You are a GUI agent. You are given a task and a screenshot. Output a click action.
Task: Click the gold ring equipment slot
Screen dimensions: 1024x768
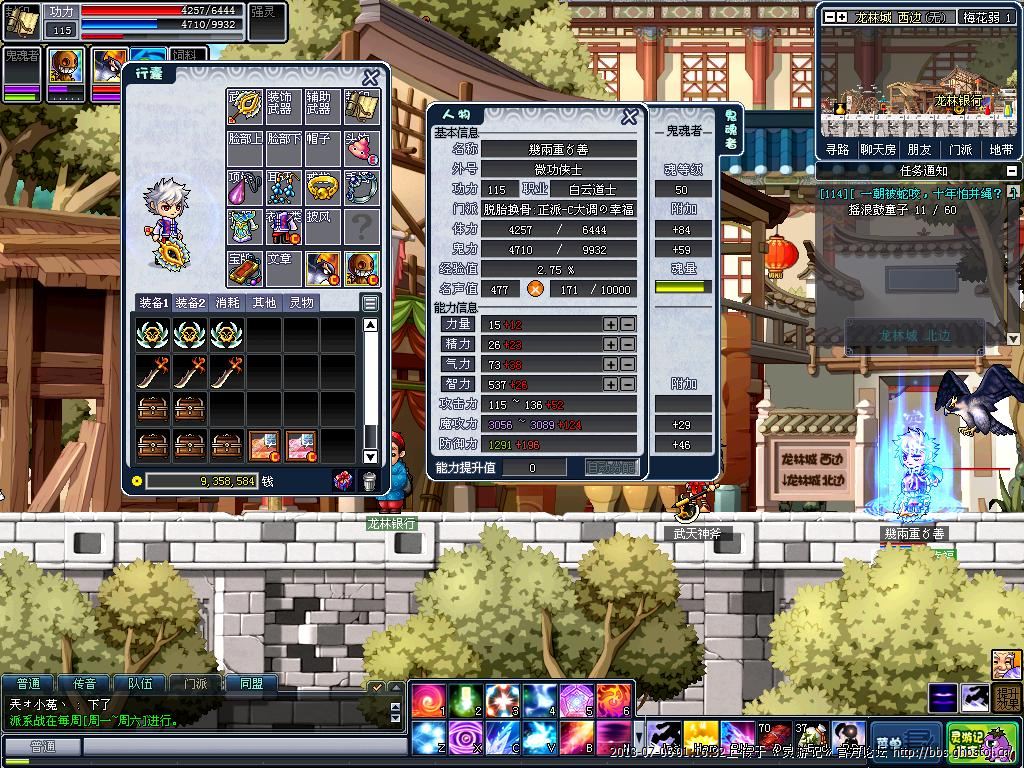(322, 186)
